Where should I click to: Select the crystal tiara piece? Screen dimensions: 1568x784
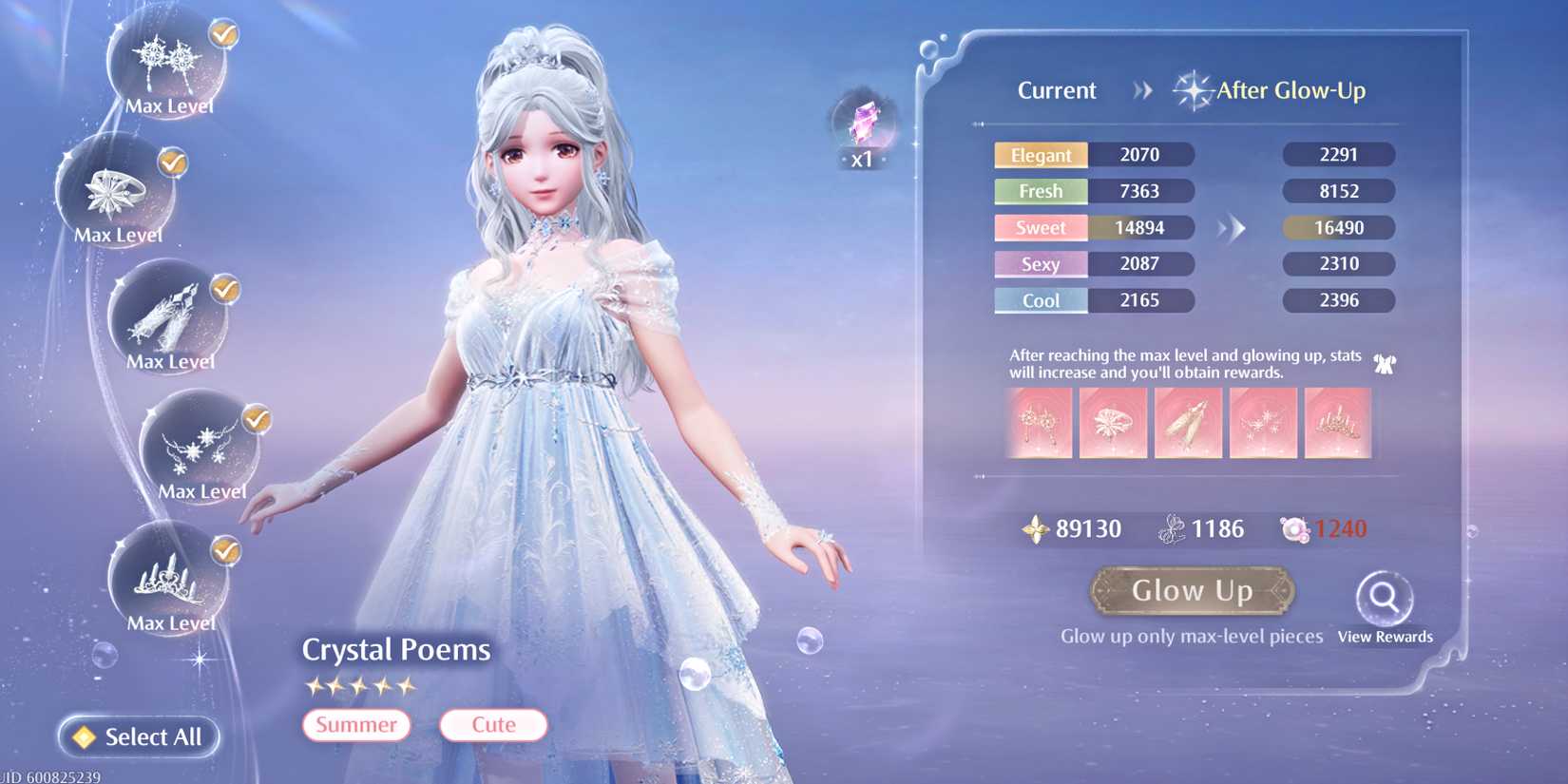(x=169, y=578)
